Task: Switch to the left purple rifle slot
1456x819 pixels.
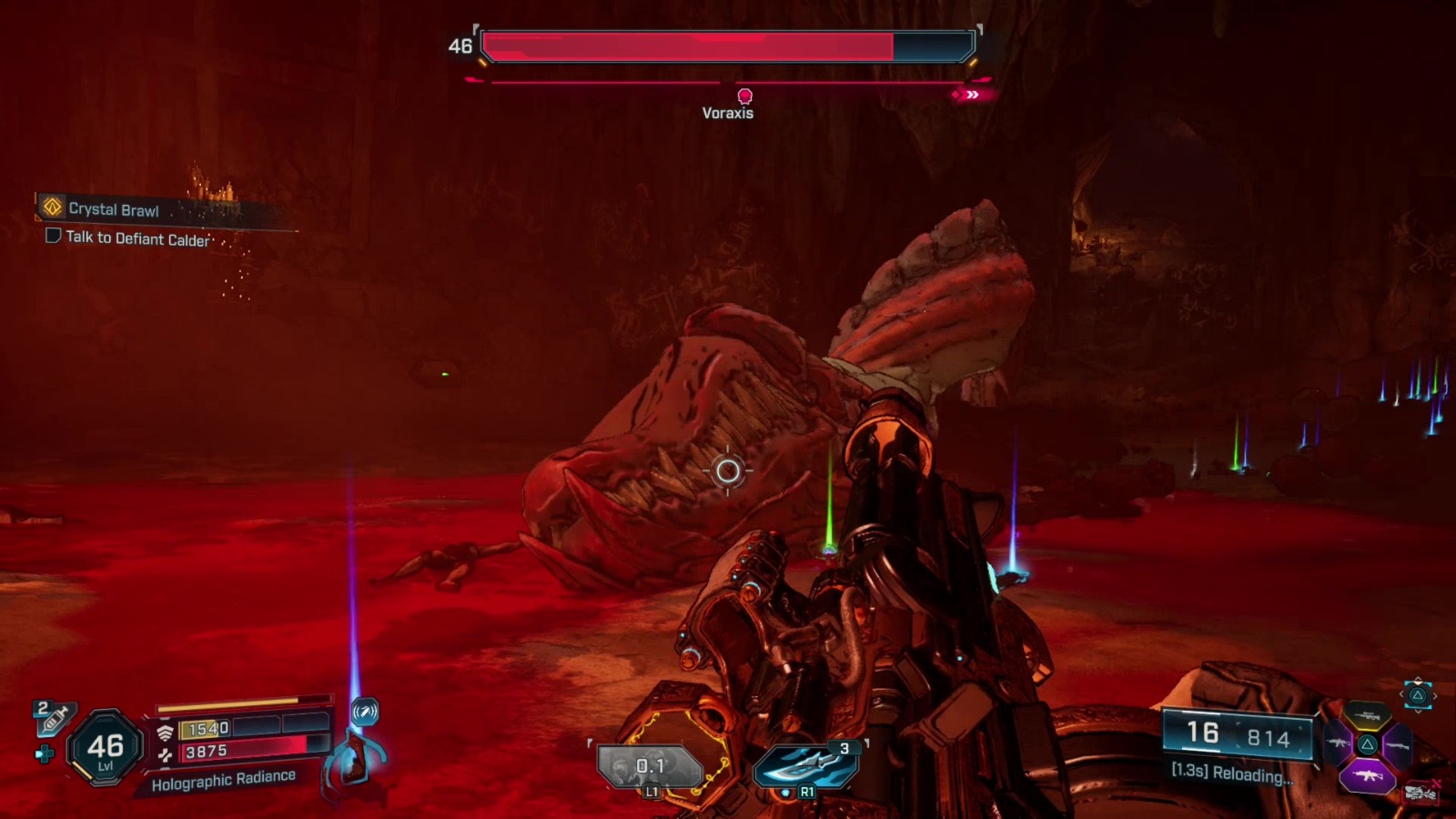Action: (x=1337, y=744)
